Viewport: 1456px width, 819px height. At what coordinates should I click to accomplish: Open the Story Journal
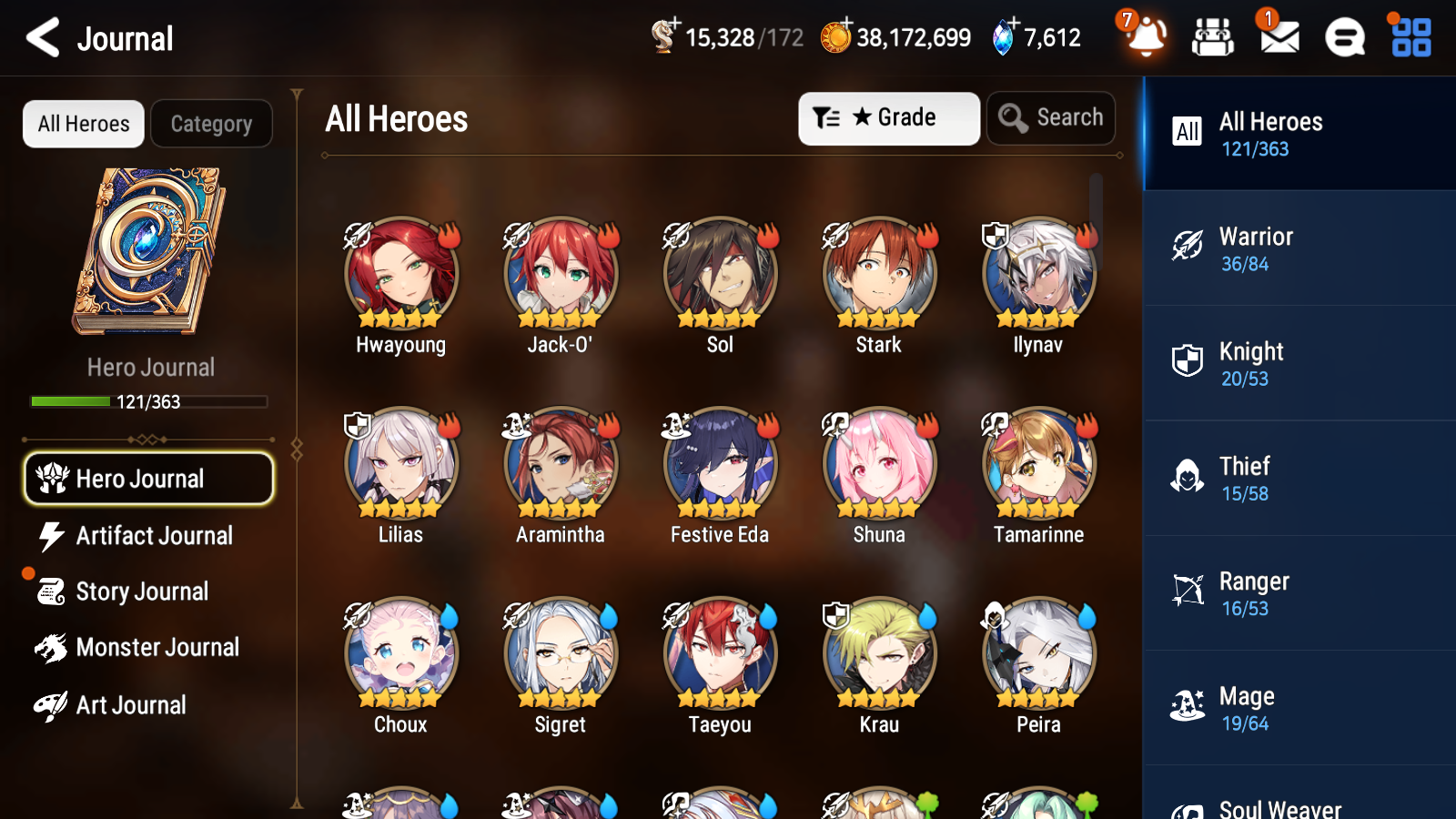pyautogui.click(x=141, y=591)
